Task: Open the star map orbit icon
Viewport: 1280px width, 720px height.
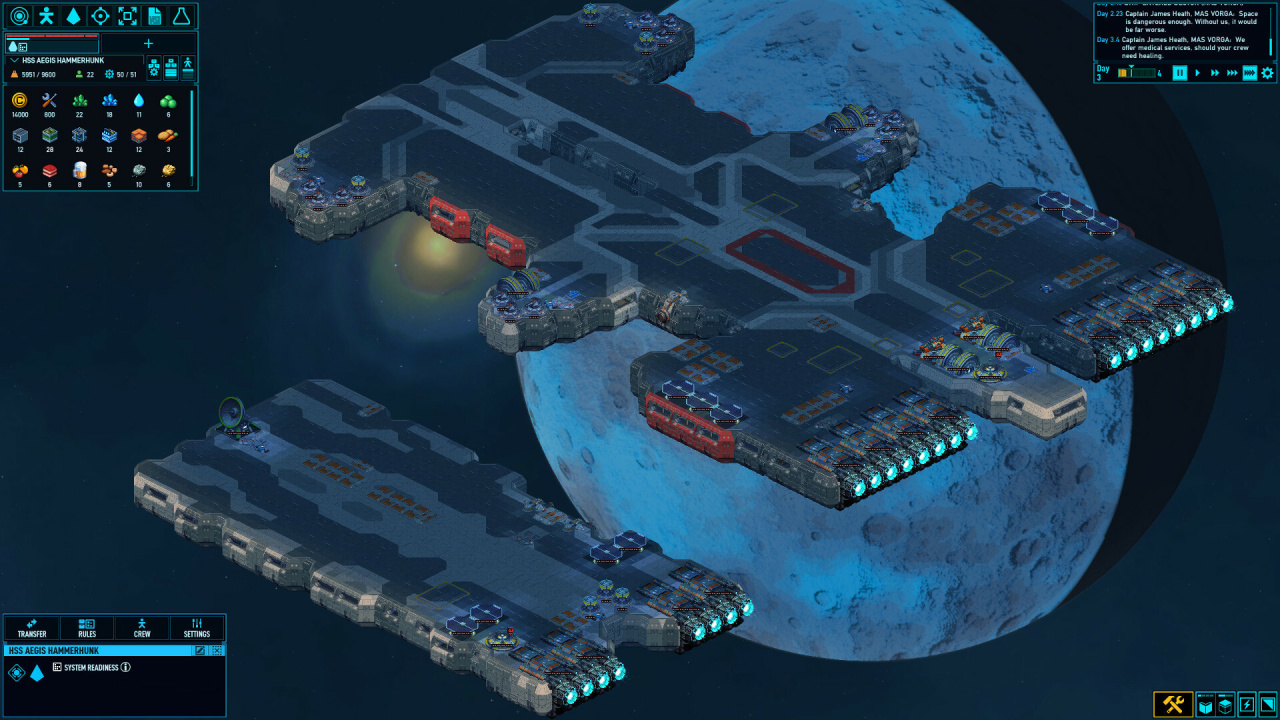Action: [19, 16]
